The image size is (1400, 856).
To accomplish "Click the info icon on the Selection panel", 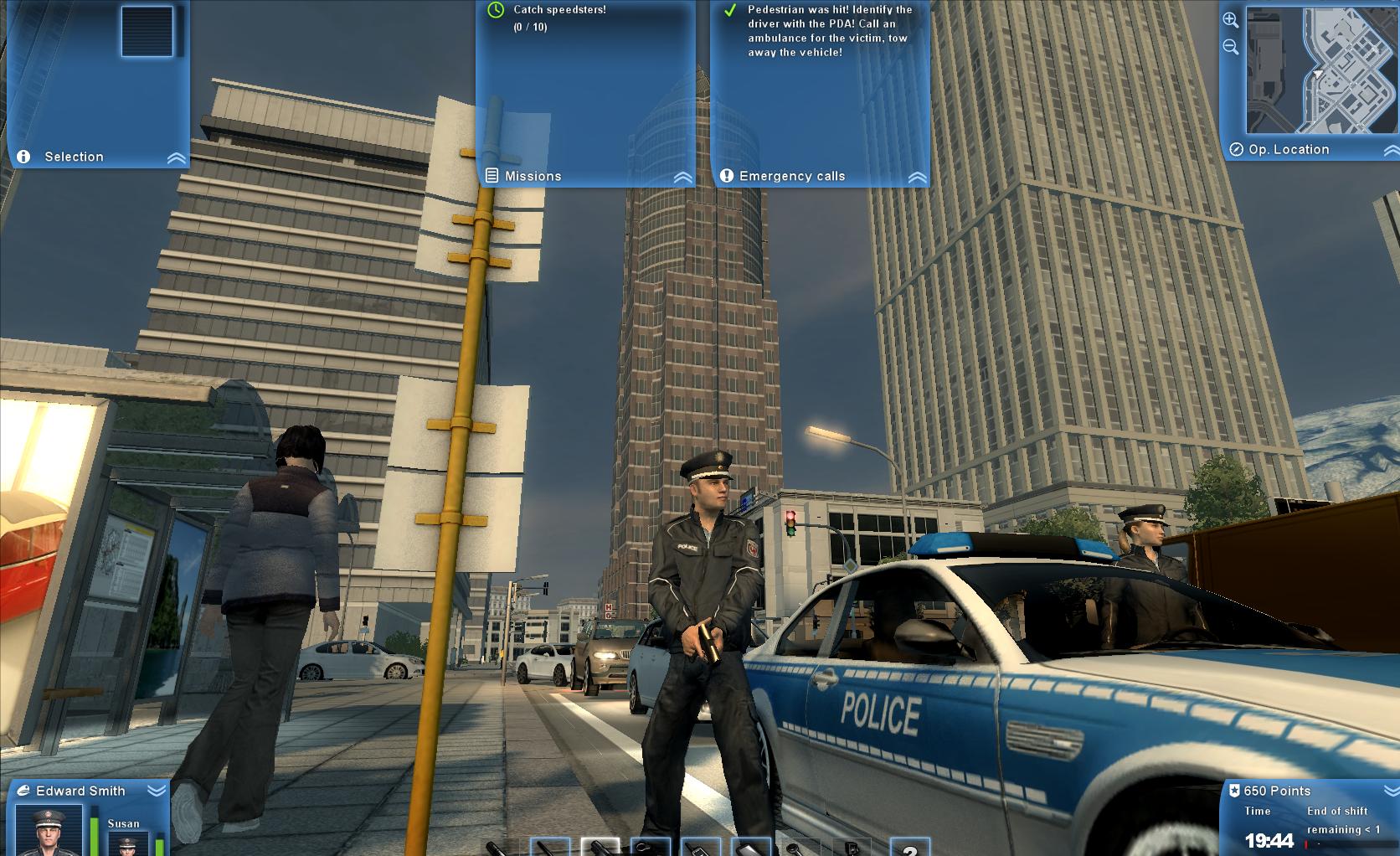I will (x=23, y=156).
